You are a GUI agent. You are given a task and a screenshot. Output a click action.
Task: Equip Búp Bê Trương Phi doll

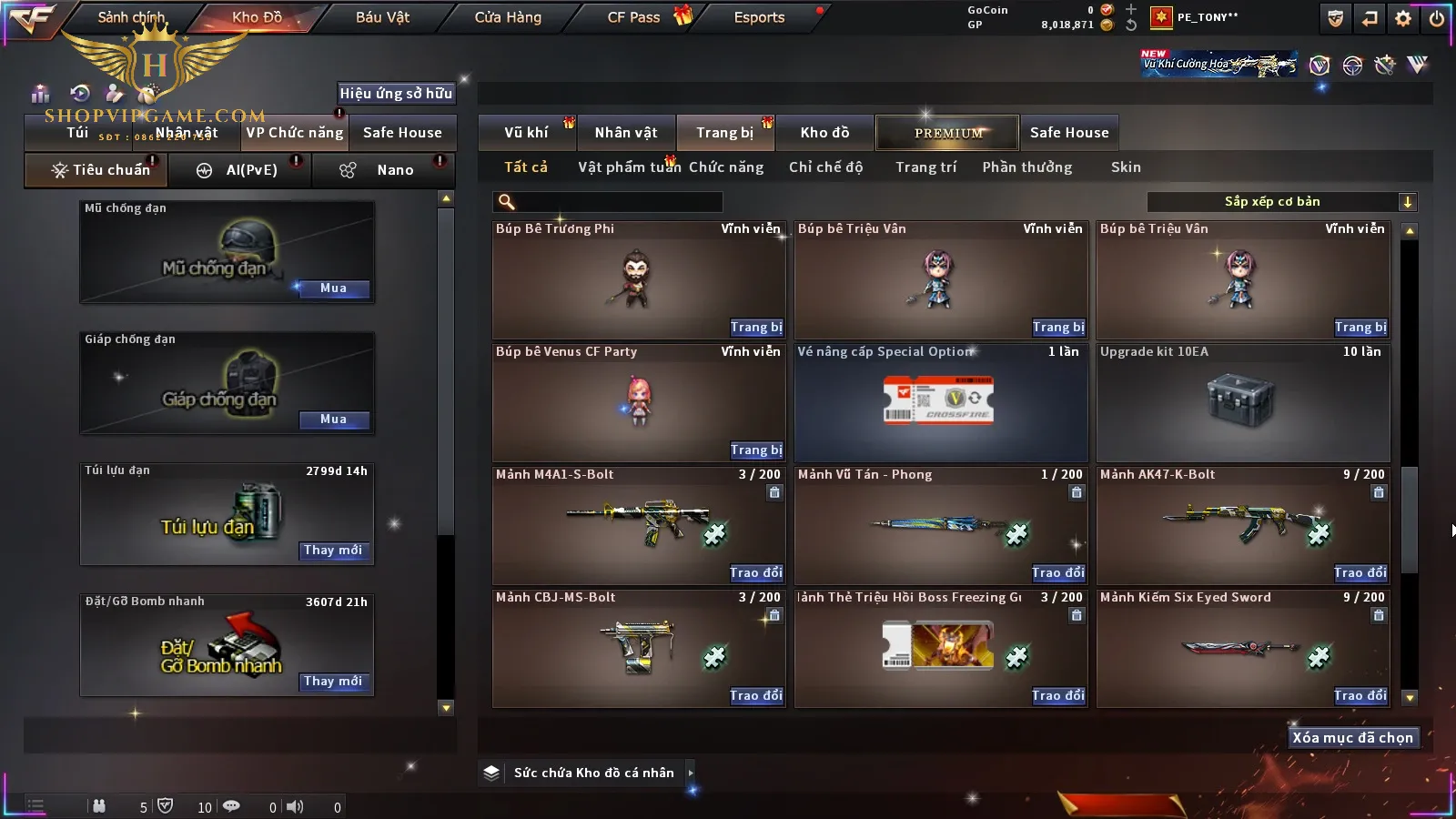(x=755, y=328)
